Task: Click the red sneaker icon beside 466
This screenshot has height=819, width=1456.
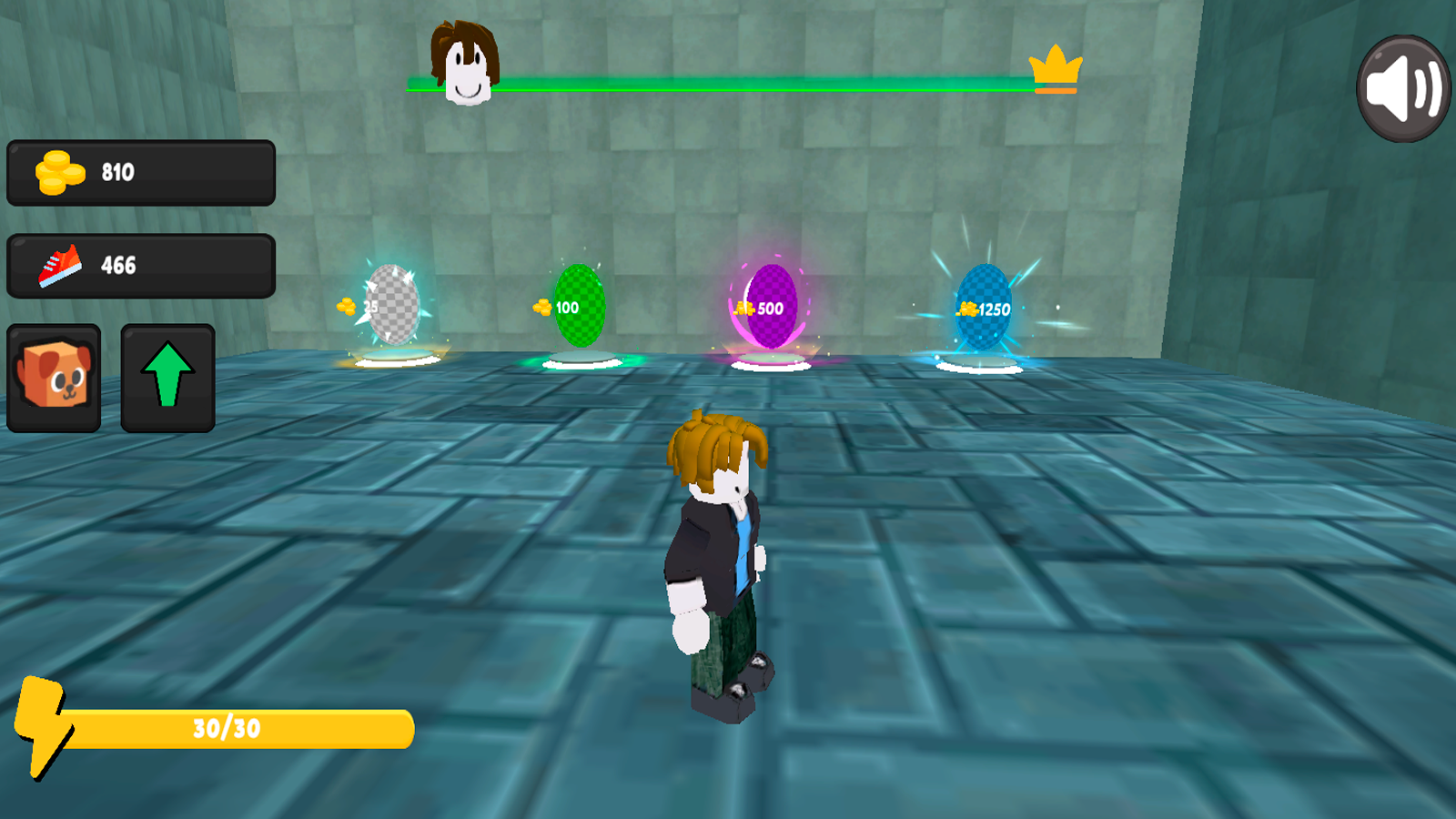Action: [x=55, y=264]
